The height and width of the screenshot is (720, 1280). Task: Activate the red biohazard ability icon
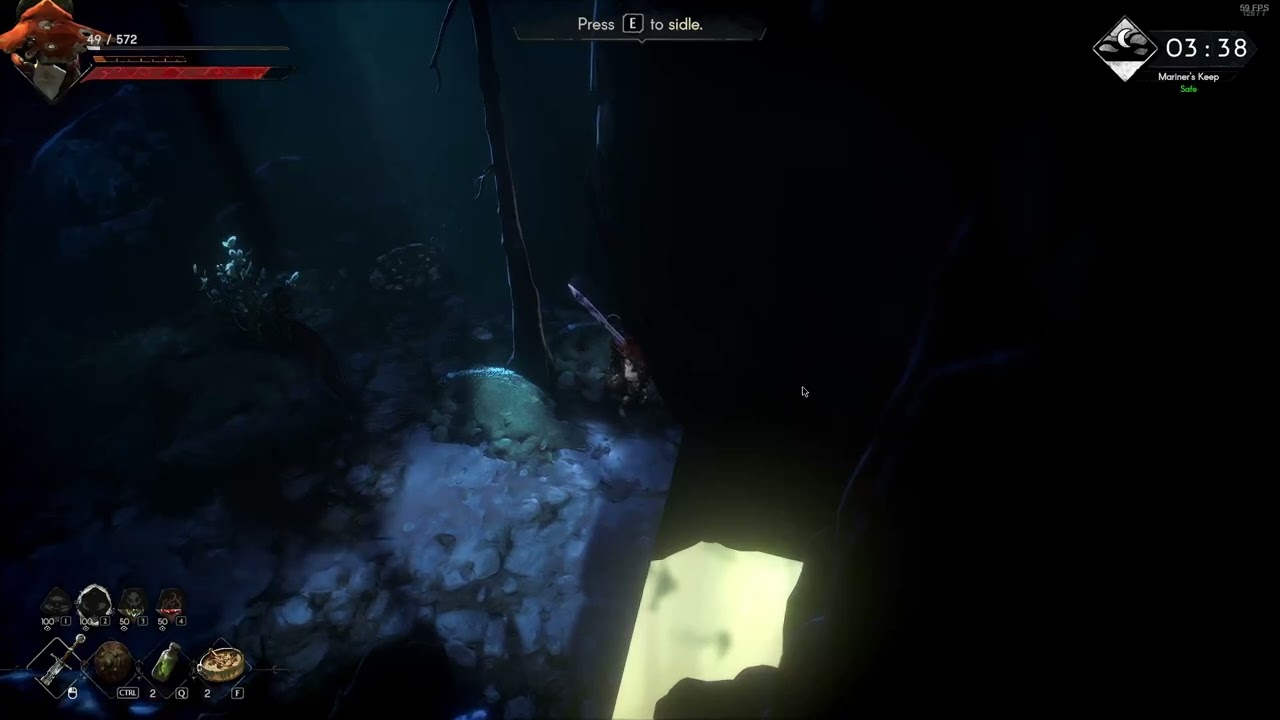click(x=170, y=602)
